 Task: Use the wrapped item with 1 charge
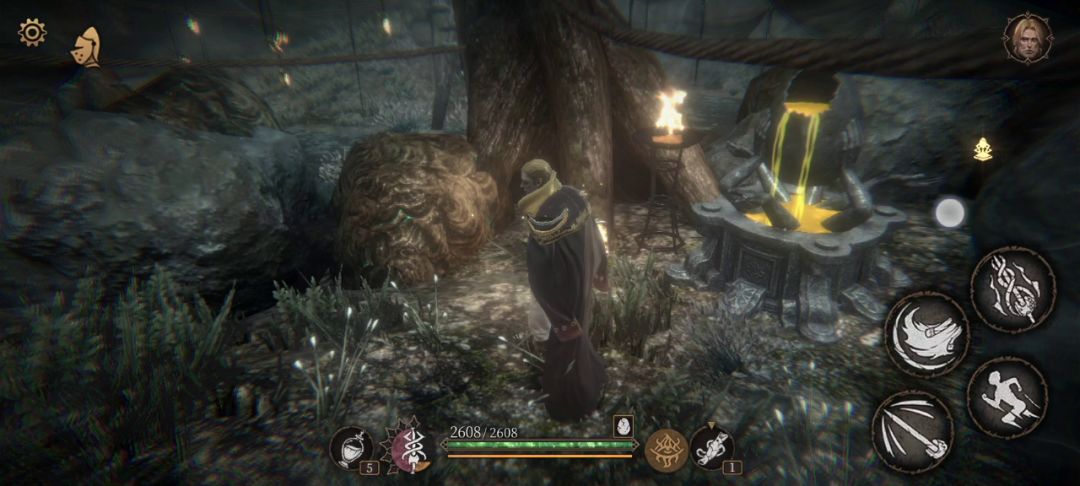[712, 447]
